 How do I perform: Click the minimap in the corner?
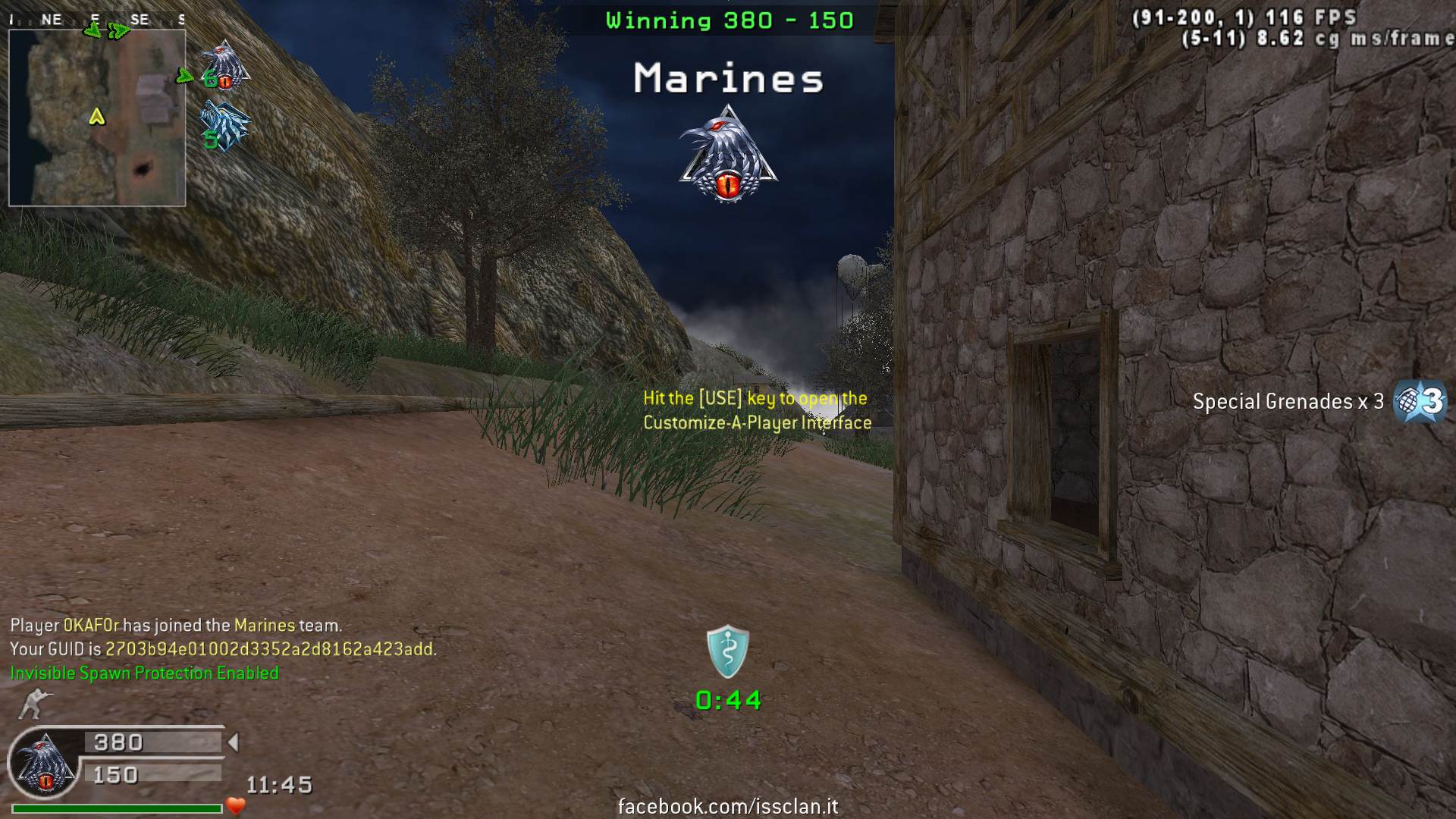[97, 118]
